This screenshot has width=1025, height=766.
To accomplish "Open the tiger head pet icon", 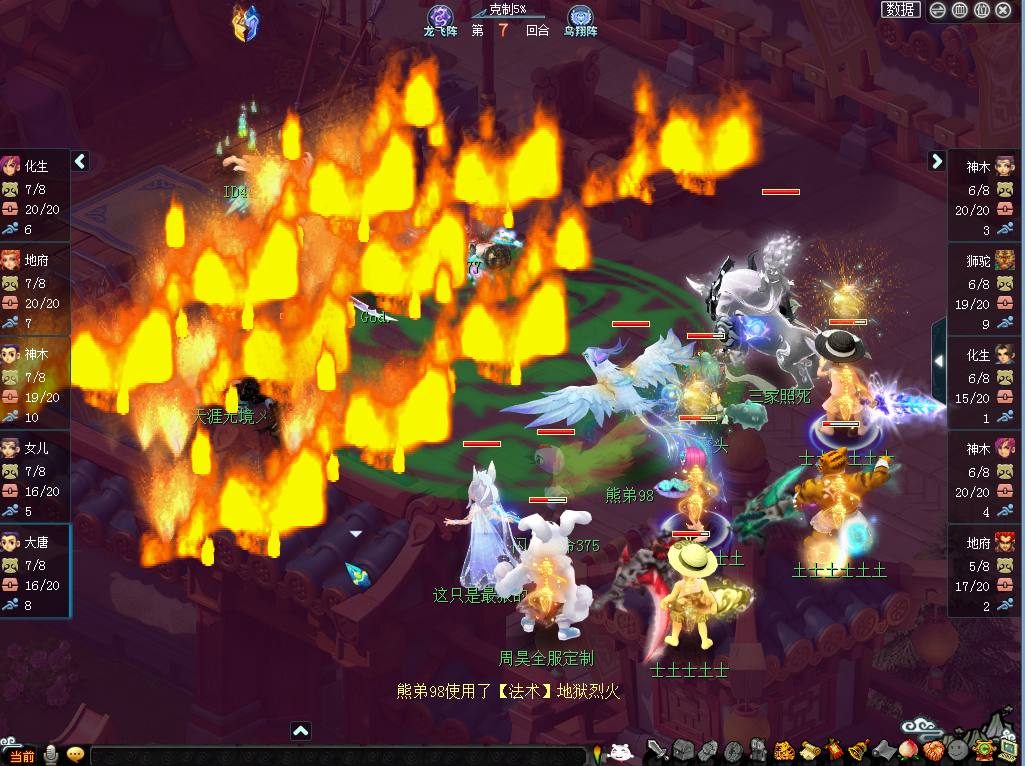I will coord(785,750).
